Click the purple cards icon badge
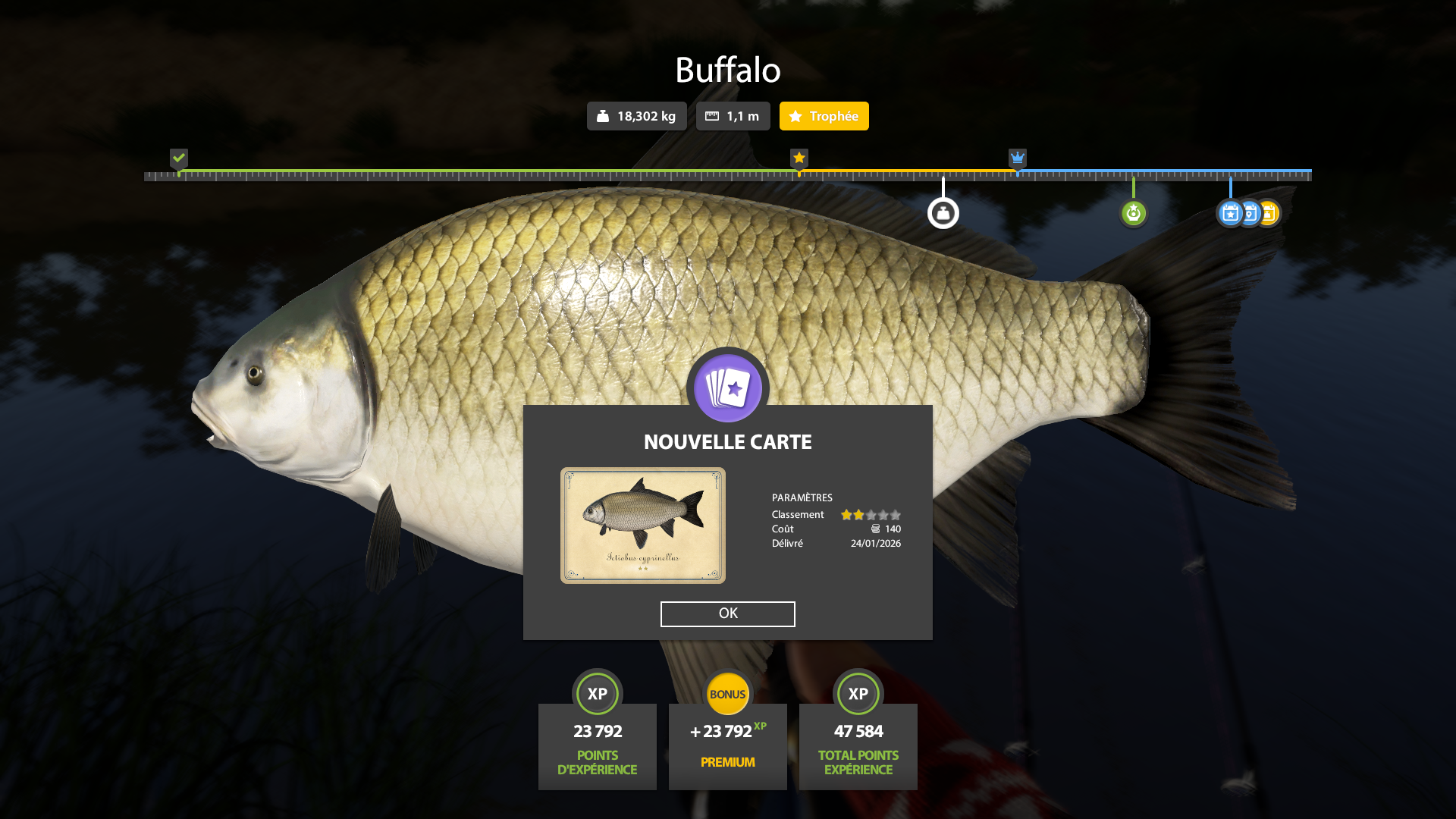Image resolution: width=1456 pixels, height=819 pixels. click(728, 388)
